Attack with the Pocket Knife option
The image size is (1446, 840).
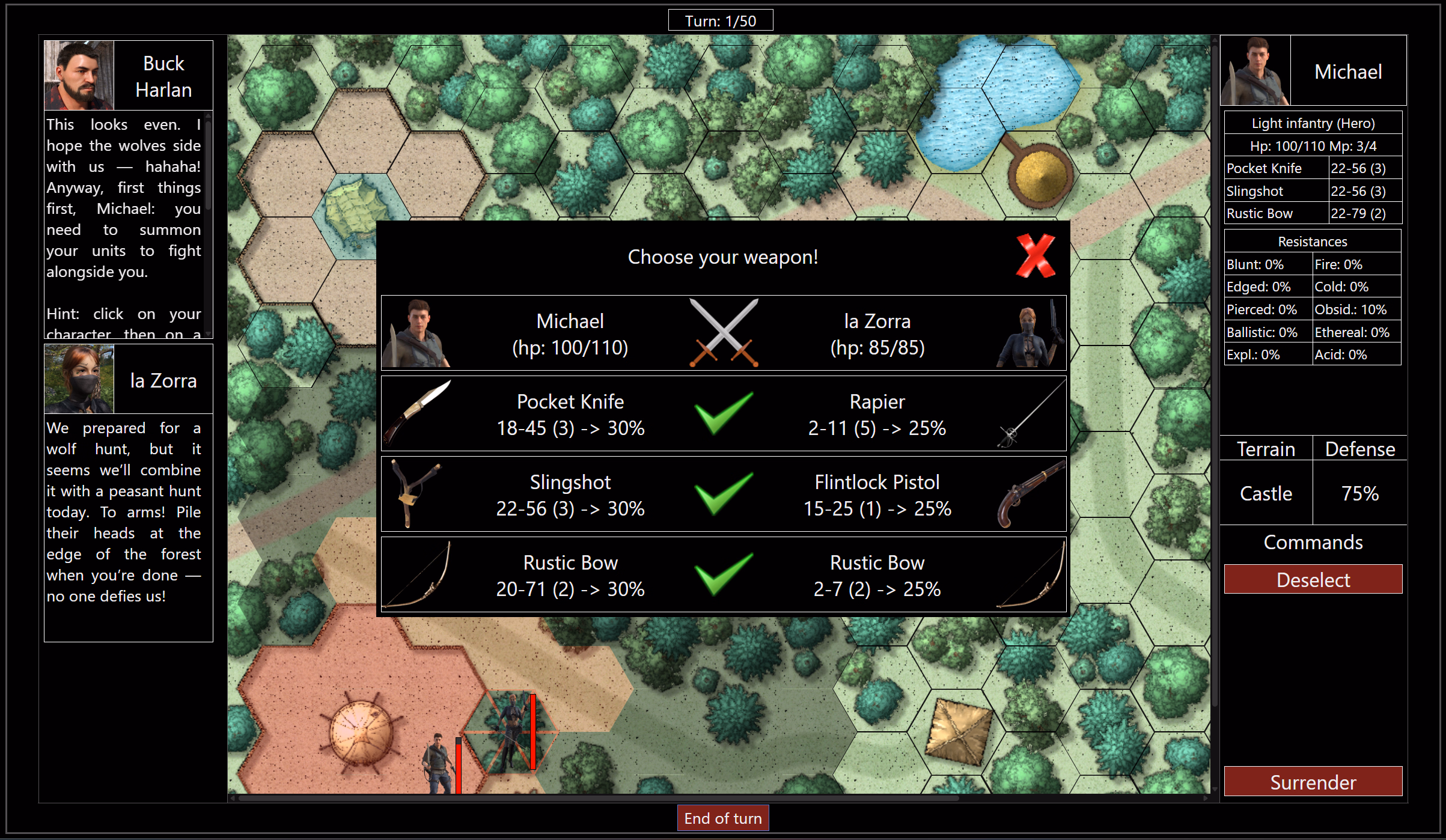click(x=723, y=414)
